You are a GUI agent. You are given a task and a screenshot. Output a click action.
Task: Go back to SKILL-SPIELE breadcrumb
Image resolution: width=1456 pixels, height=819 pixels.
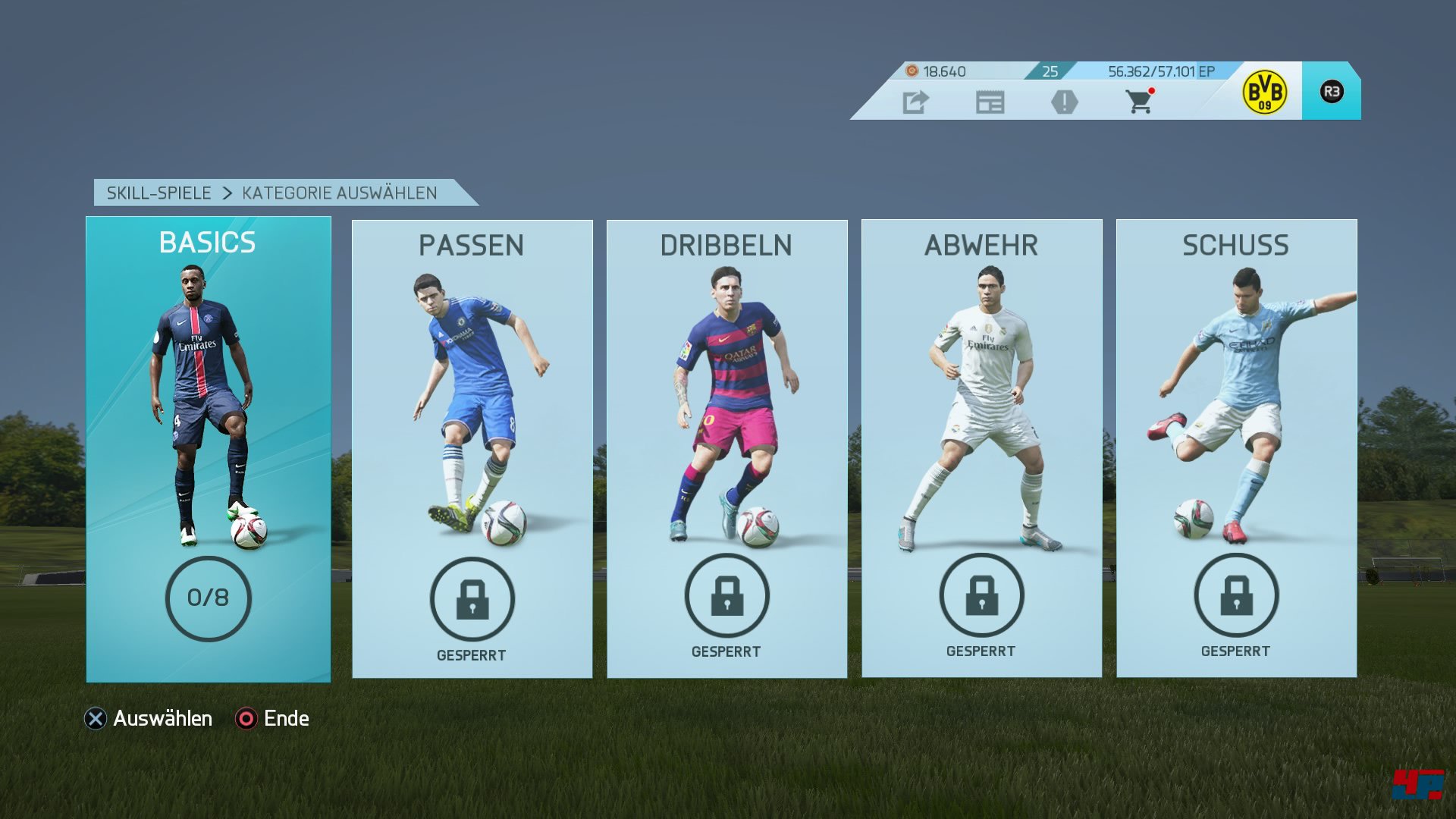[158, 193]
